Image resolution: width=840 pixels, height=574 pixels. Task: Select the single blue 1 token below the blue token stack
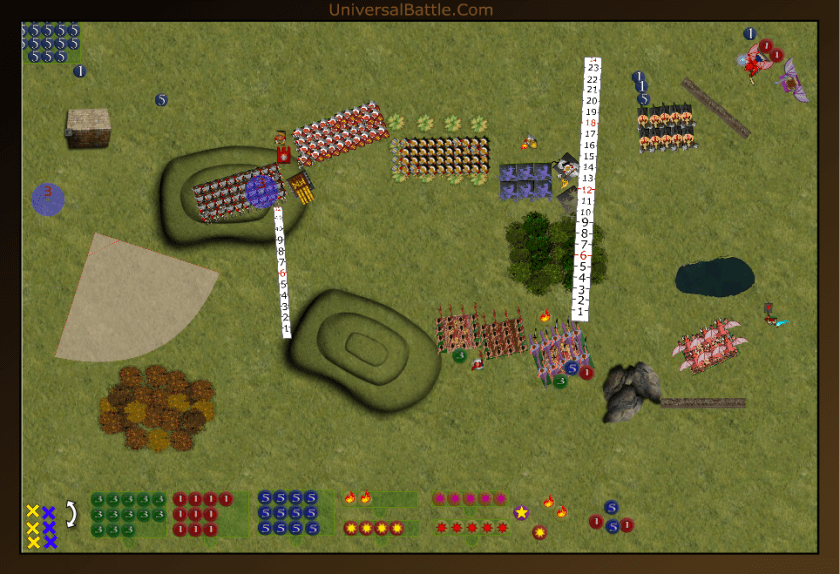80,71
